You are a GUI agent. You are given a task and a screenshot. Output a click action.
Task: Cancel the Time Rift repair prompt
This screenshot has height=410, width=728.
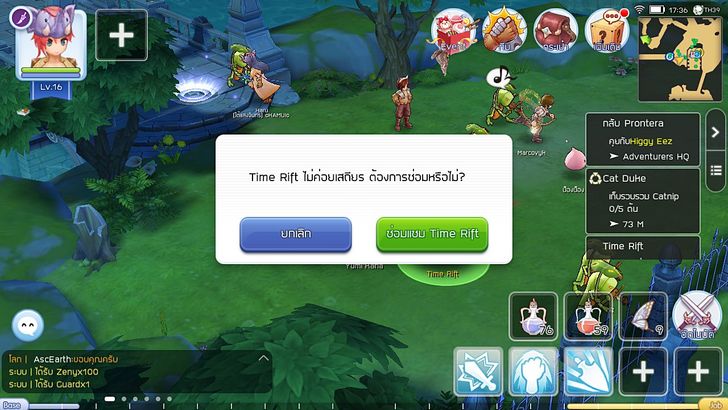295,234
